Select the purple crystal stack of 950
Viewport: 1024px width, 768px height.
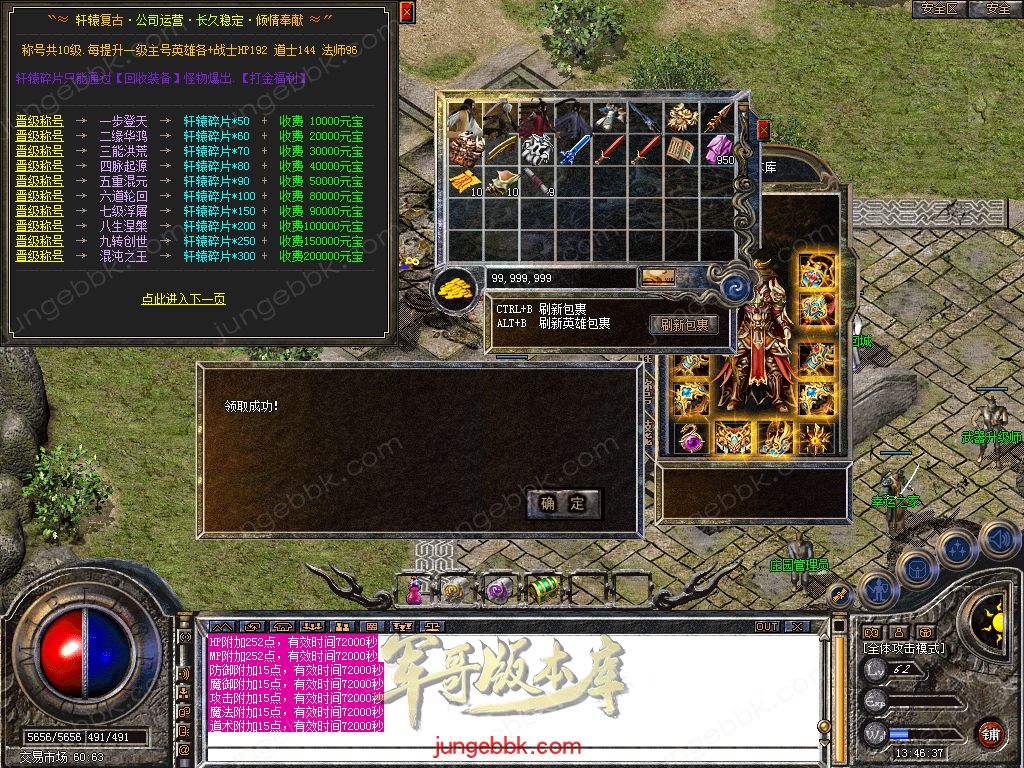(x=717, y=150)
